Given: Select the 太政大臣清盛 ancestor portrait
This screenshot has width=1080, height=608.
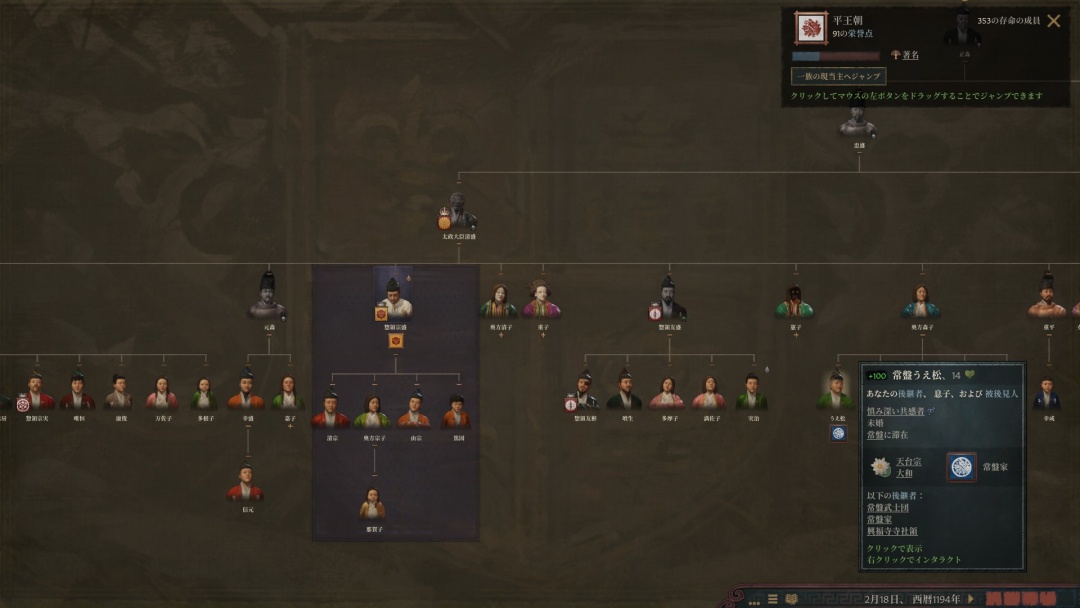Looking at the screenshot, I should point(459,212).
